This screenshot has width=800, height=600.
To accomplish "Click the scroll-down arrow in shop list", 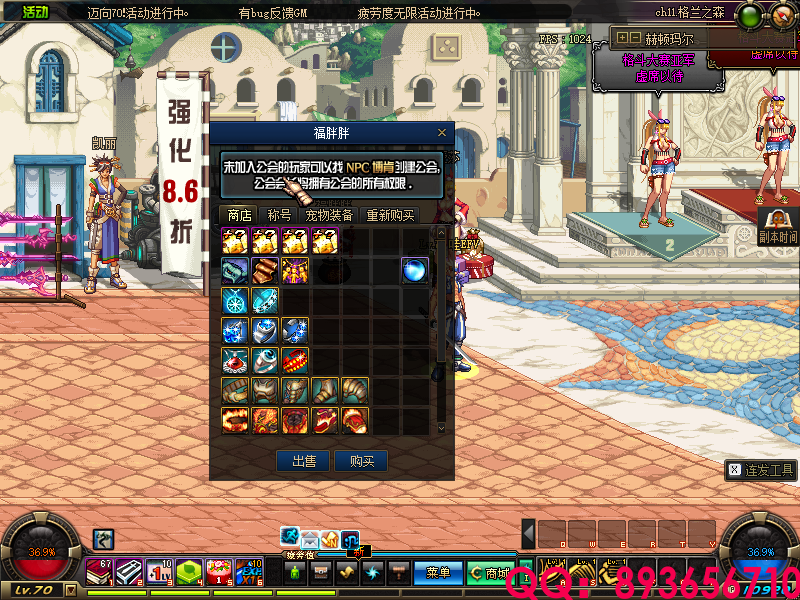I will [441, 427].
